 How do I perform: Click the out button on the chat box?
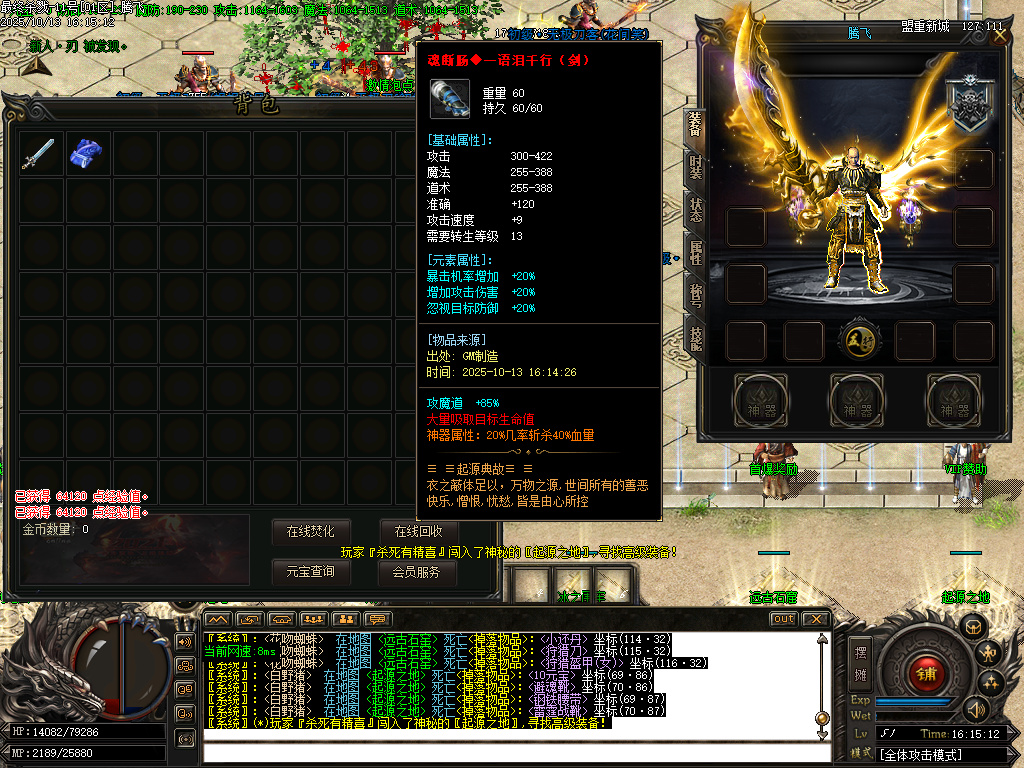[x=784, y=619]
